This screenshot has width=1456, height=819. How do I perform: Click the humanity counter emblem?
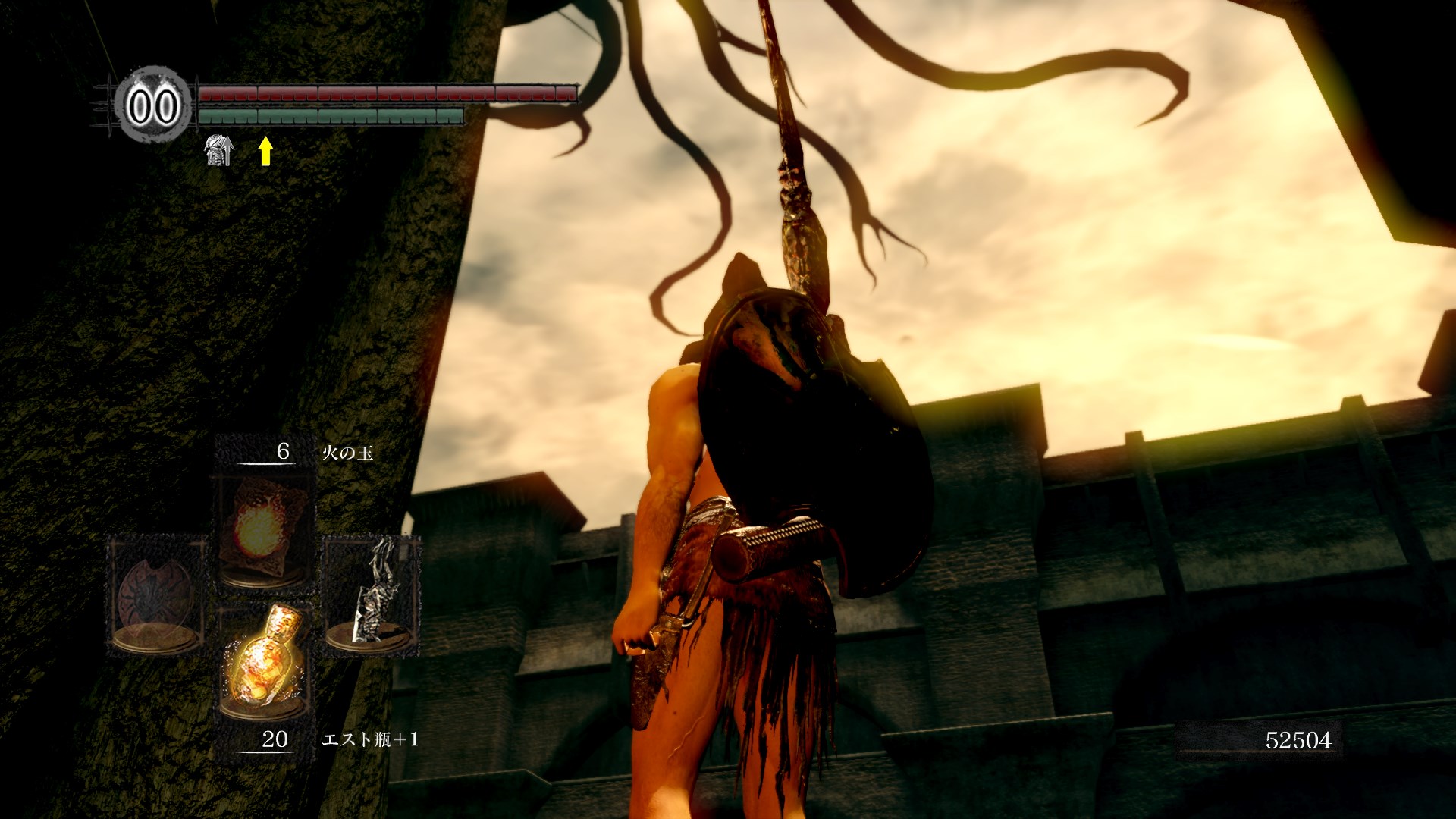pyautogui.click(x=153, y=105)
